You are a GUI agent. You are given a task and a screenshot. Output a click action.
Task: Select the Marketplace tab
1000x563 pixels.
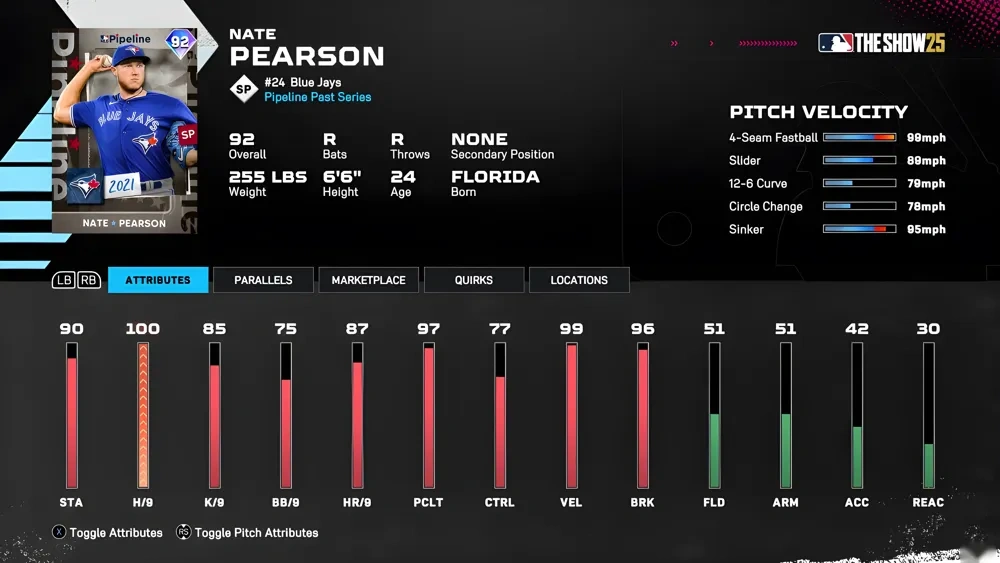(368, 280)
